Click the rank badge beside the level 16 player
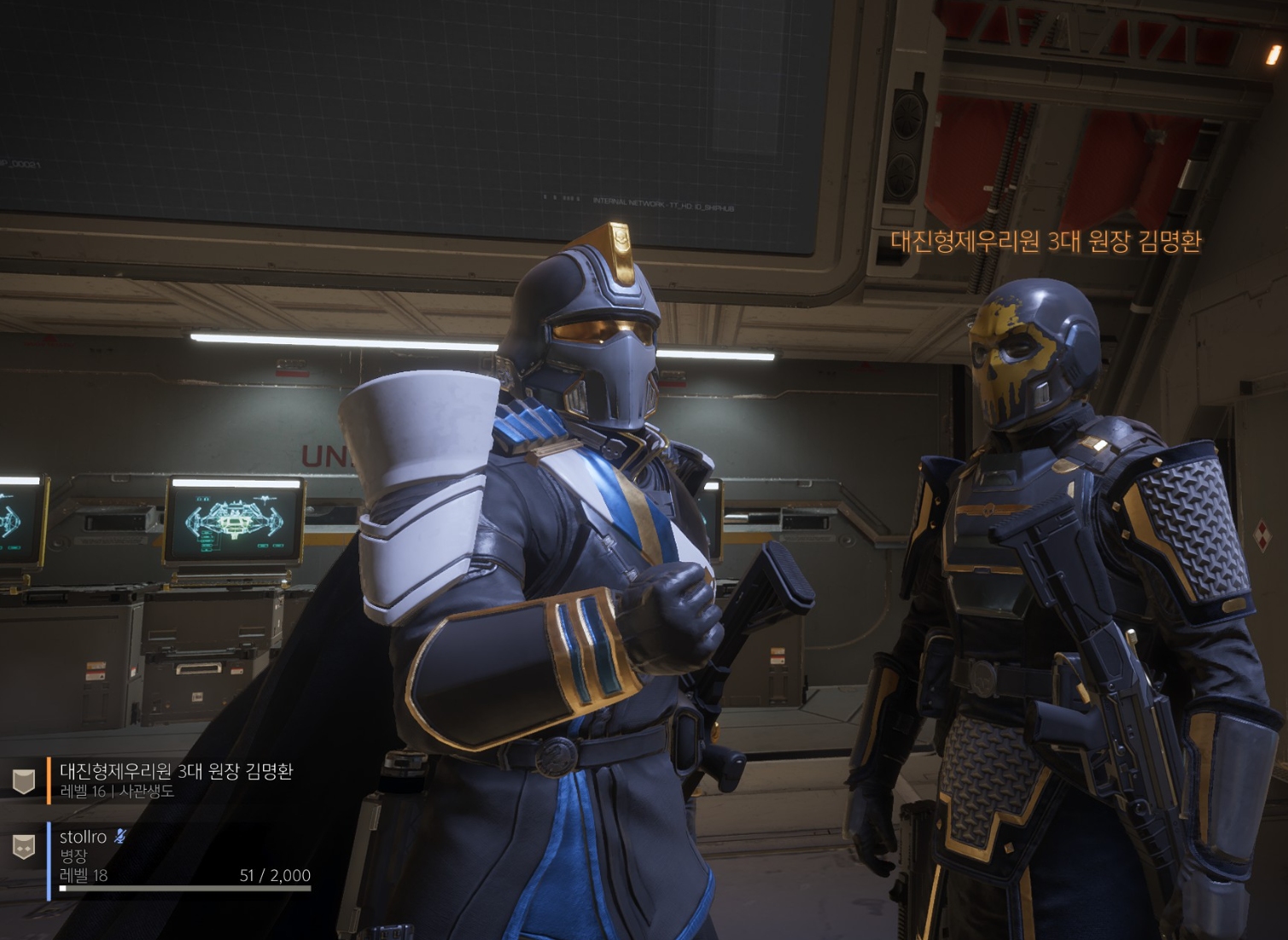 (x=23, y=780)
